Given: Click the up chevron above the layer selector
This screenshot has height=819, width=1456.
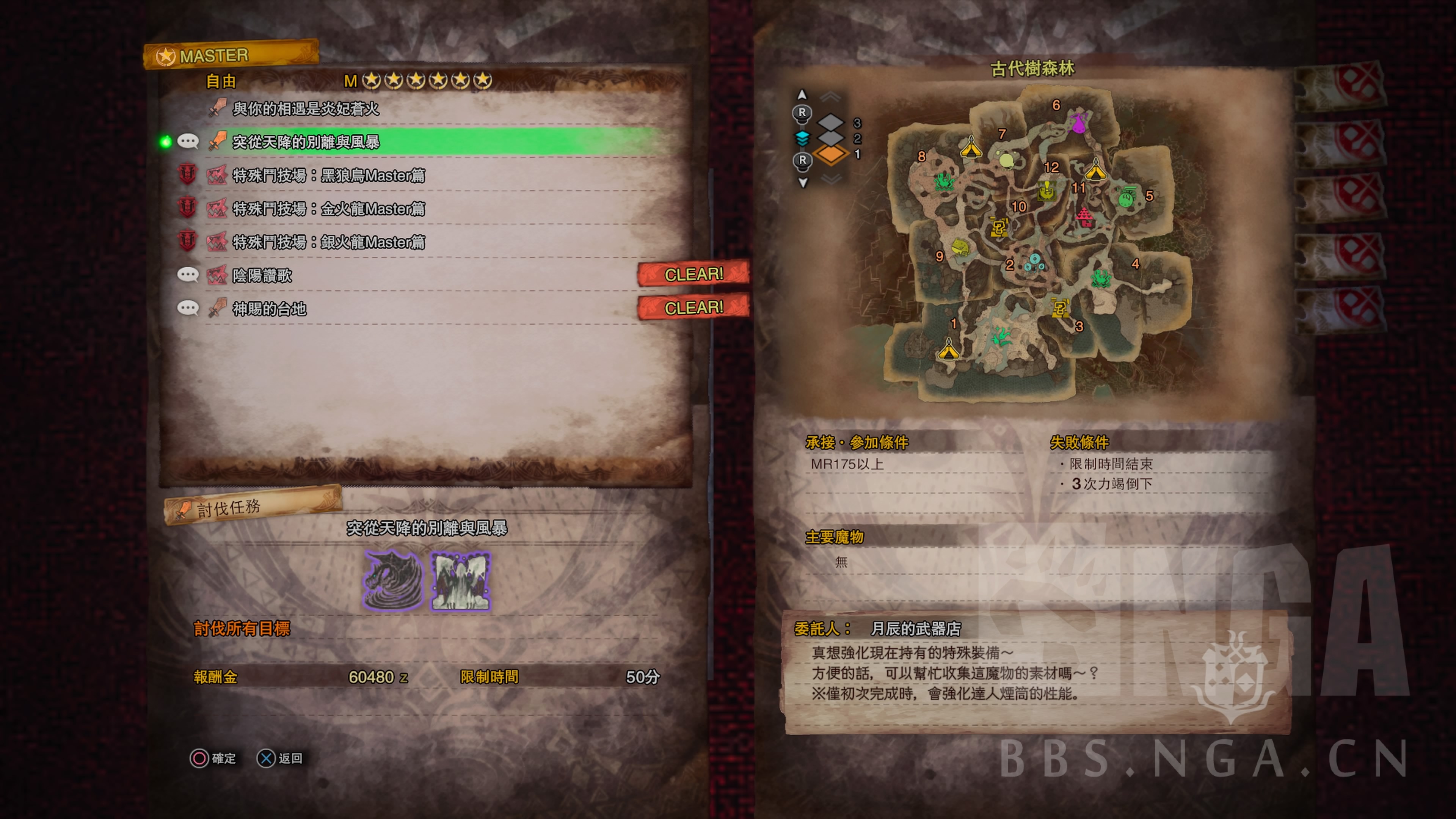Looking at the screenshot, I should tap(830, 96).
